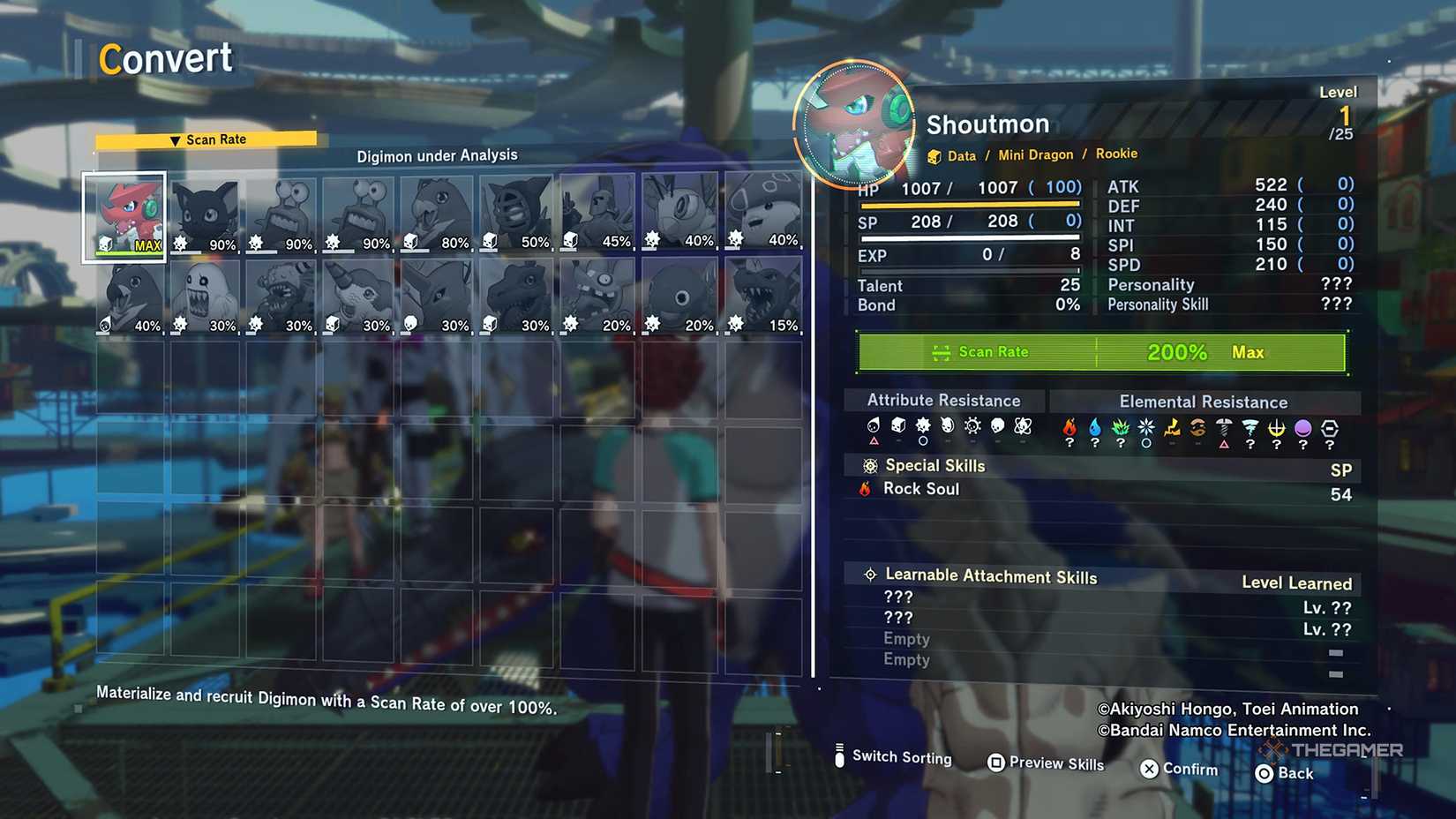
Task: Select the bird Digimon at 80%
Action: (x=436, y=214)
